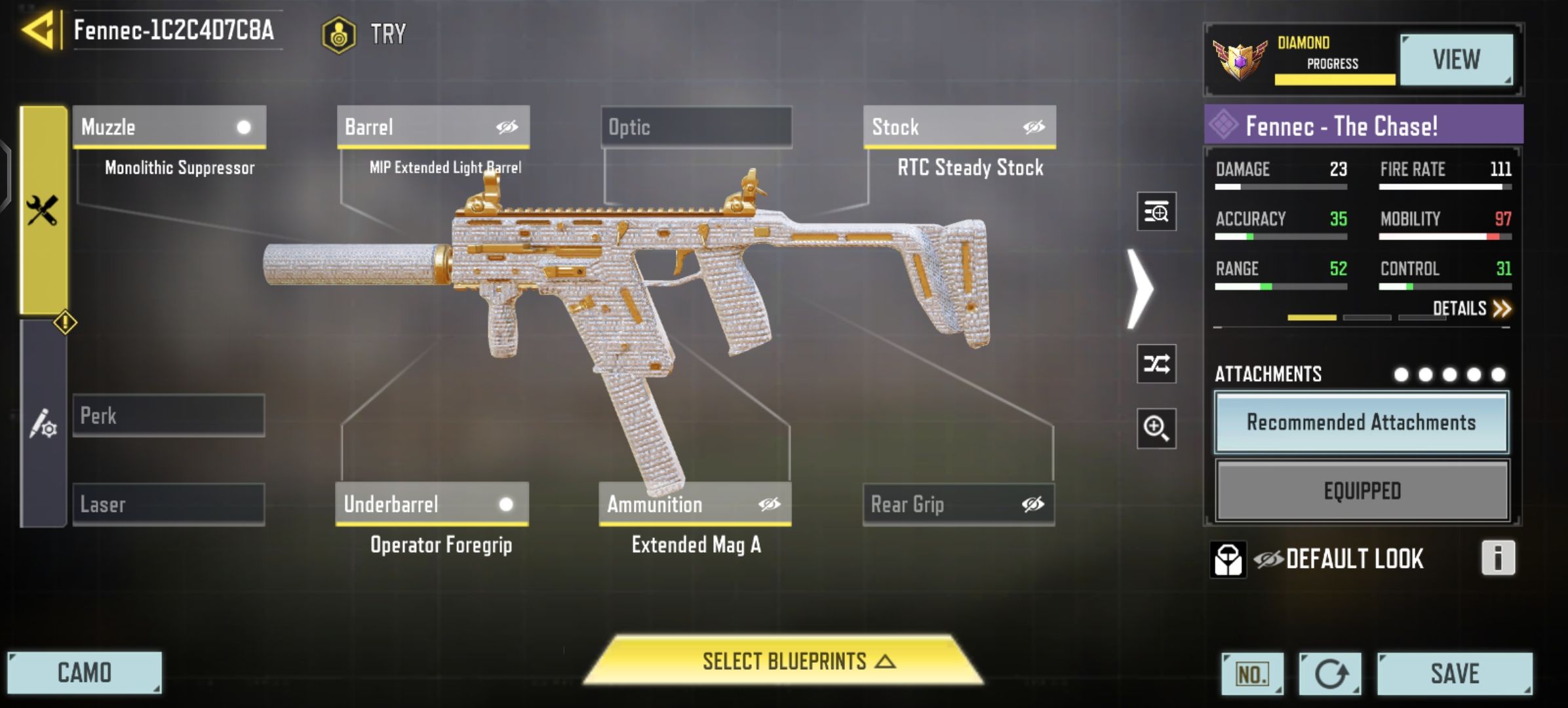1568x708 pixels.
Task: Choose the empty Optic slot
Action: 696,127
